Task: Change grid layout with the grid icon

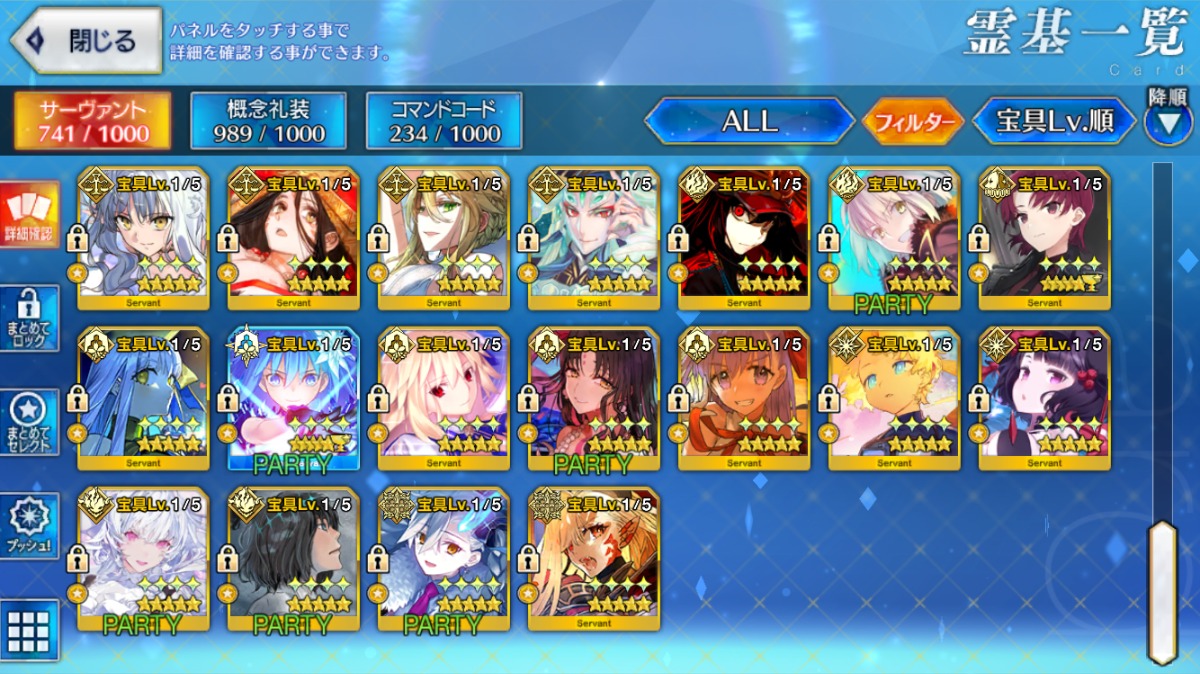Action: point(29,629)
